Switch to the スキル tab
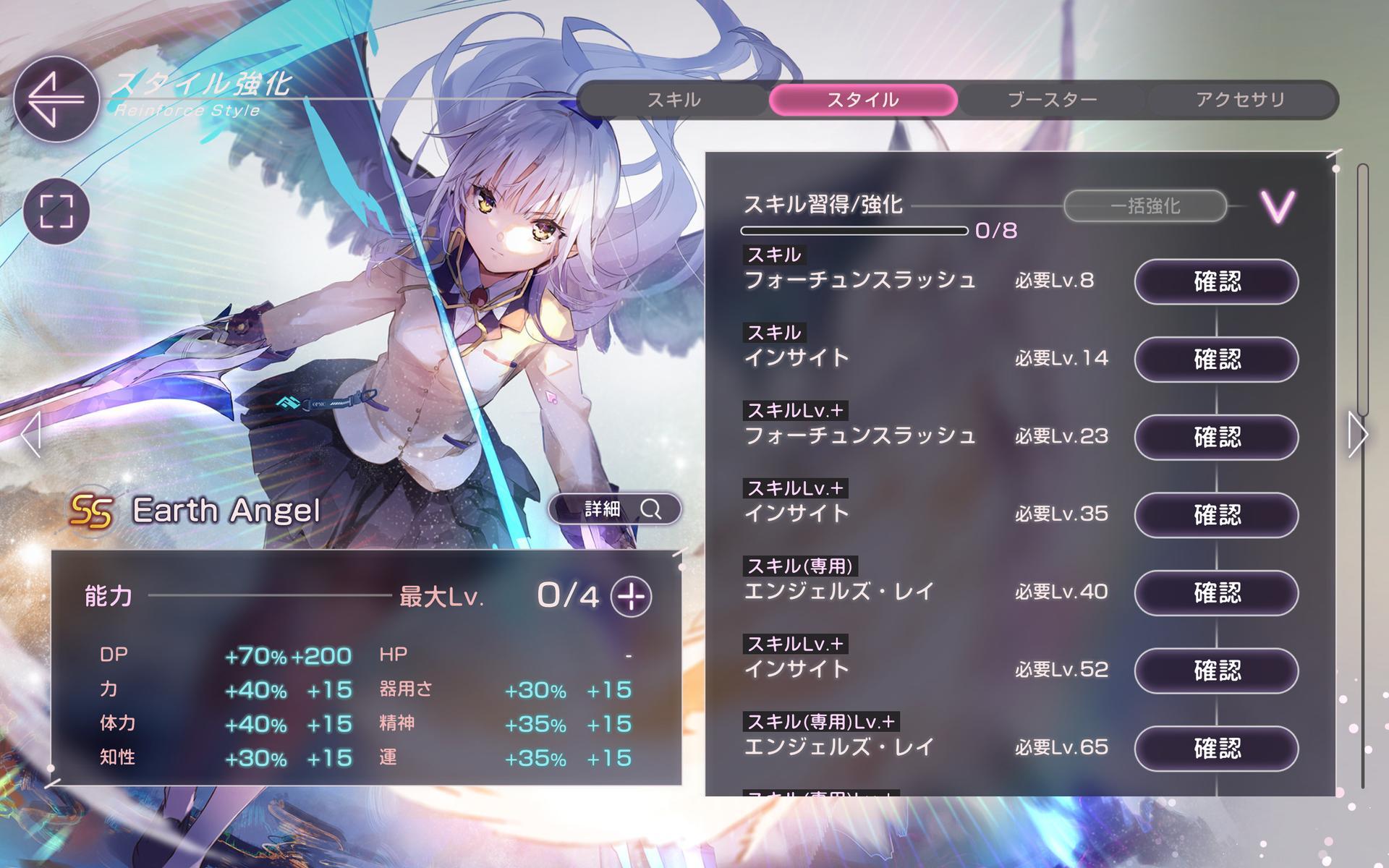 [x=674, y=100]
